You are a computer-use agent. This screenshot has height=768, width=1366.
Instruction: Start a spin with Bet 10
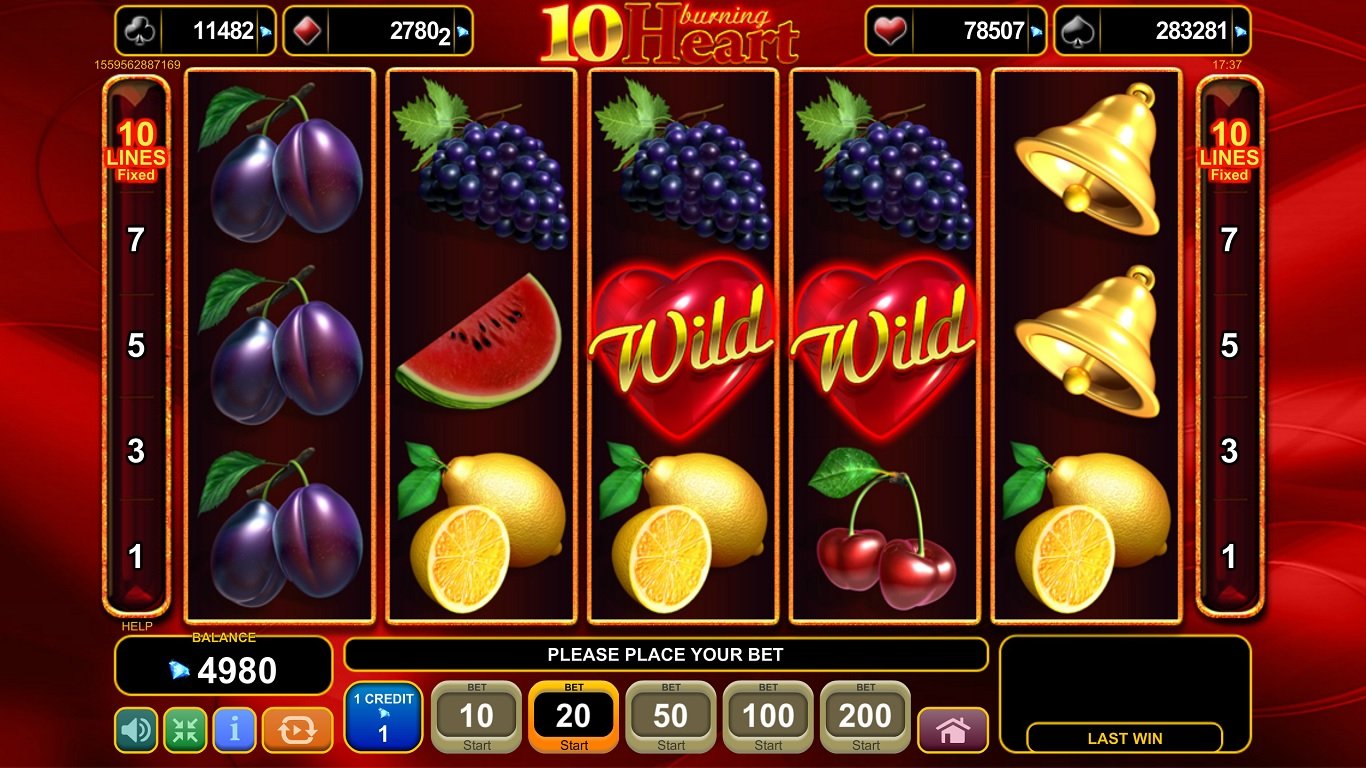click(476, 715)
